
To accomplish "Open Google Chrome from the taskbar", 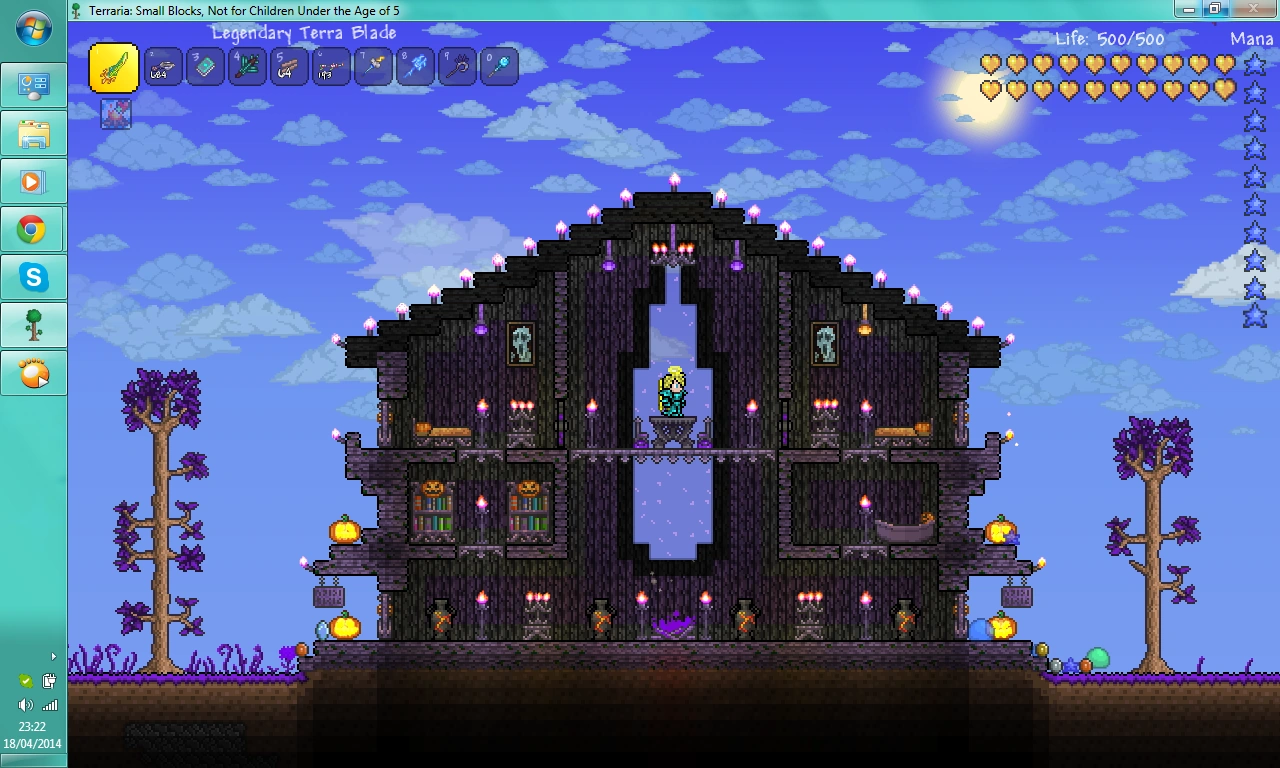I will coord(34,229).
